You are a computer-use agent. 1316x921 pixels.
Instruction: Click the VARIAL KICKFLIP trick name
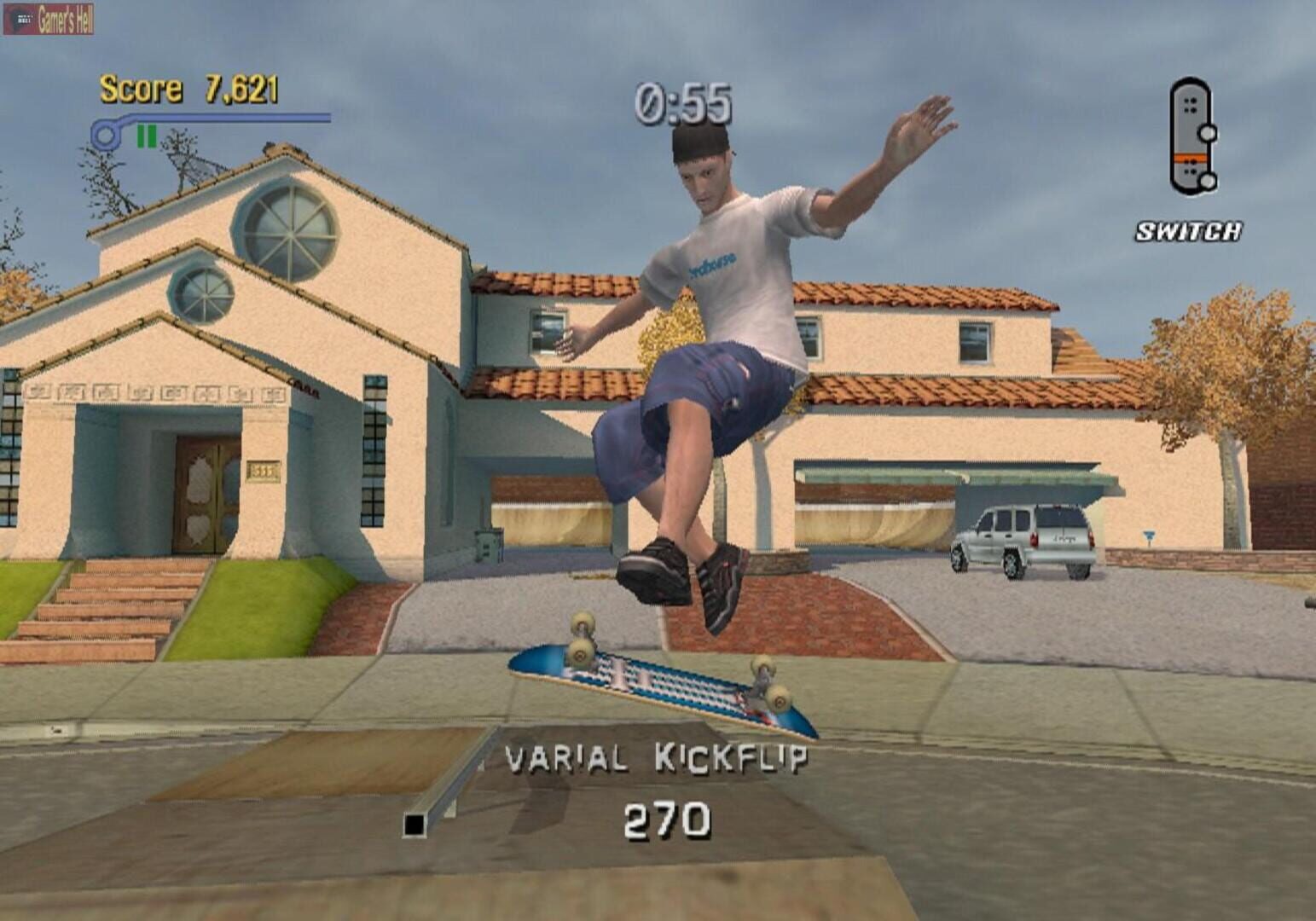(658, 756)
